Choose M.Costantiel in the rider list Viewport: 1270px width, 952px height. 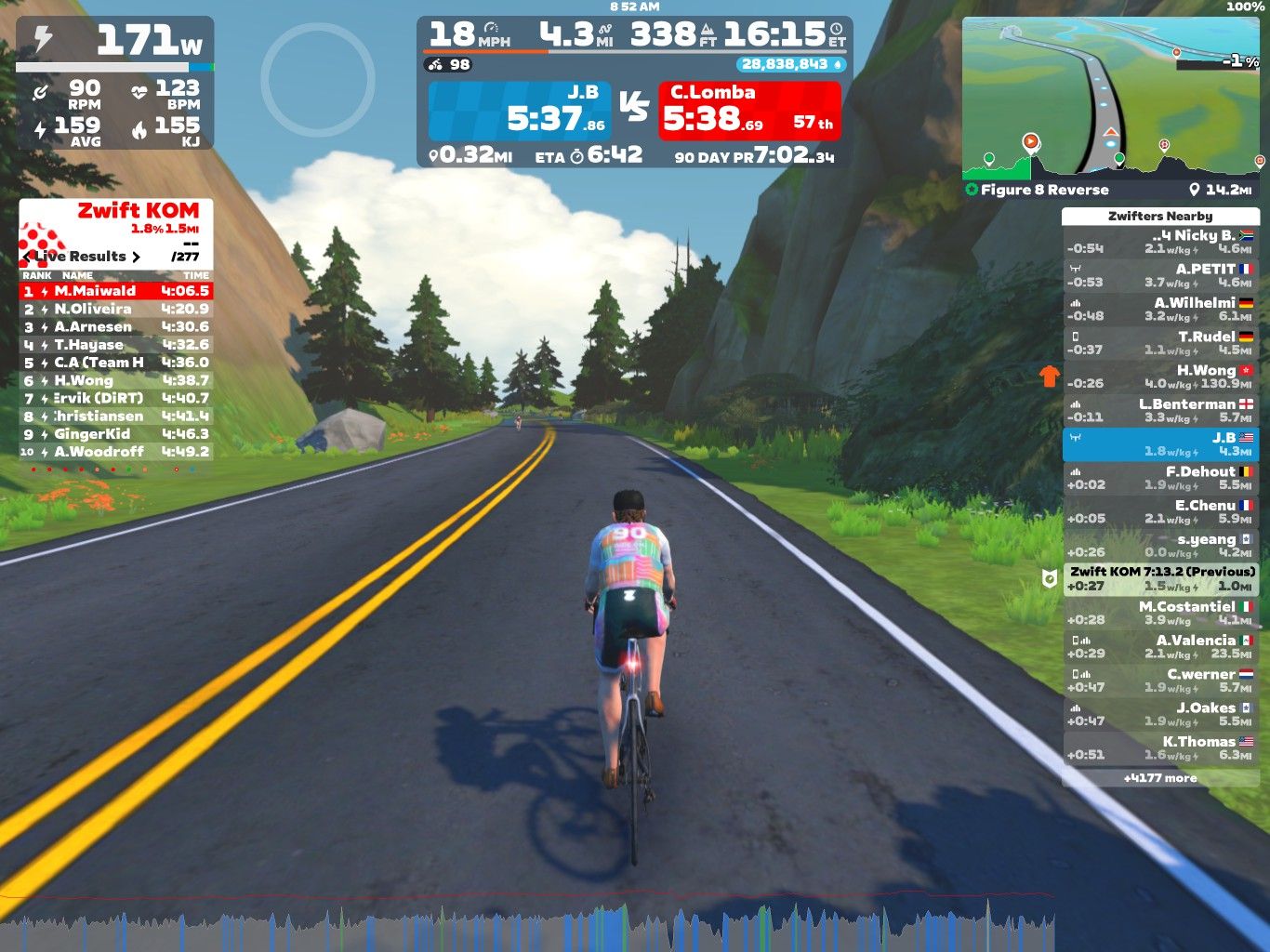(x=1160, y=613)
